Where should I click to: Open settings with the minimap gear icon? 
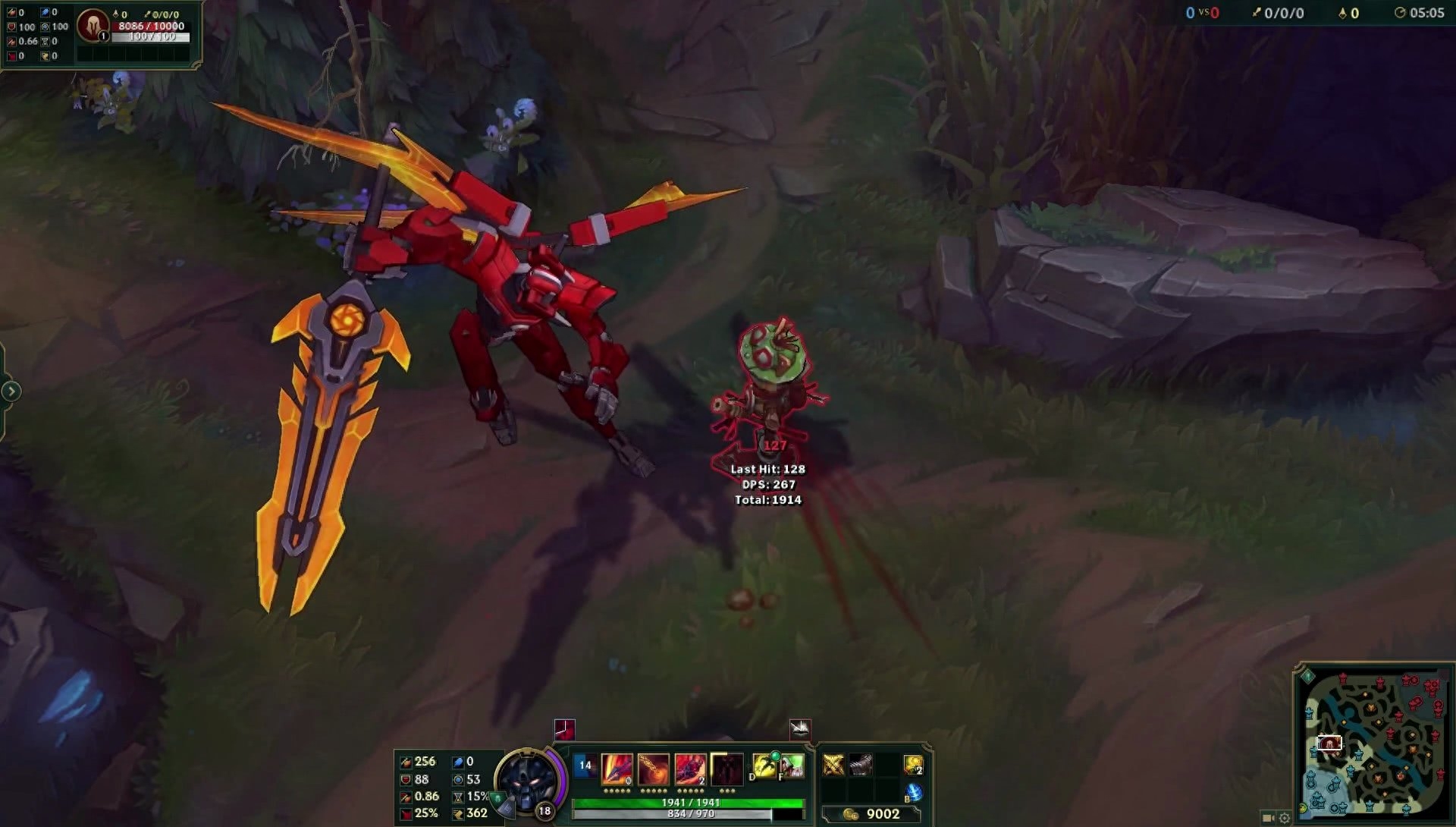coord(1285,818)
